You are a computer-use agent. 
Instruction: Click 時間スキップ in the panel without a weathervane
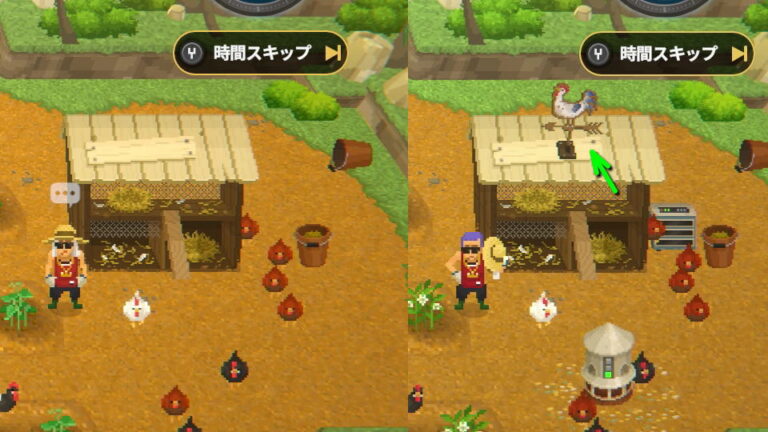pos(261,53)
